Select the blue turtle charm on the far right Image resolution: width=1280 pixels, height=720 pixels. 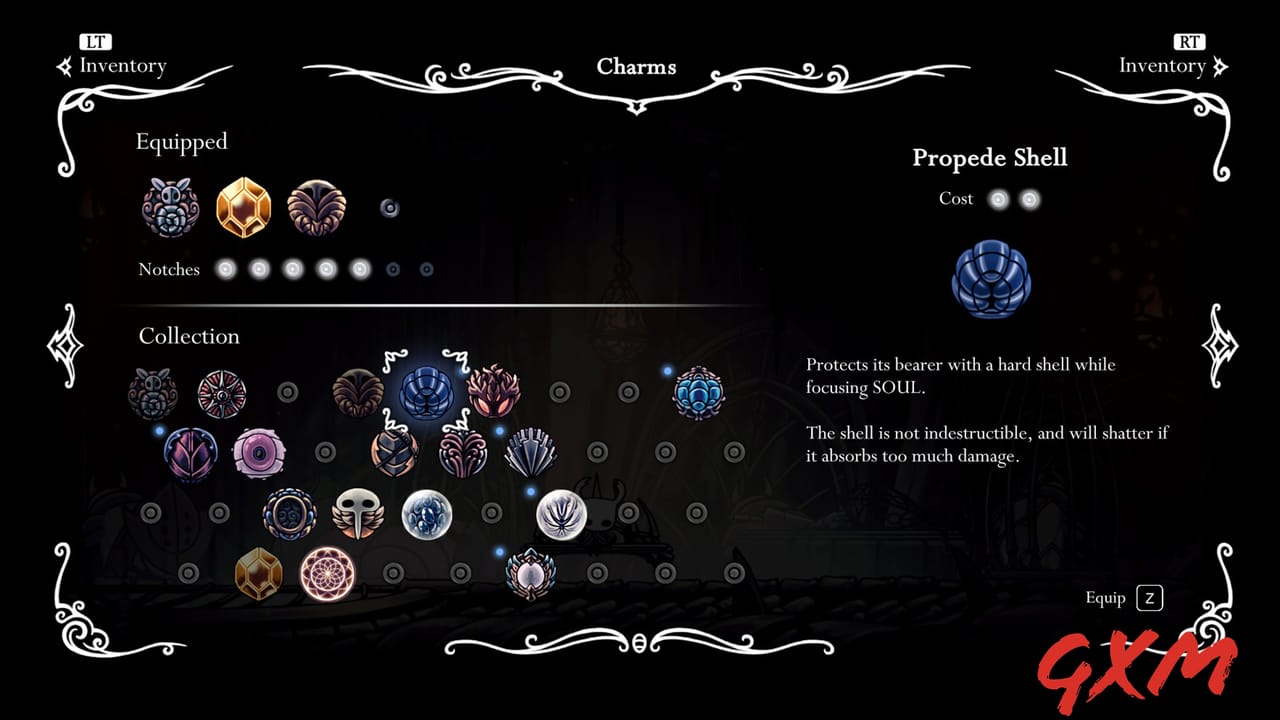click(699, 393)
